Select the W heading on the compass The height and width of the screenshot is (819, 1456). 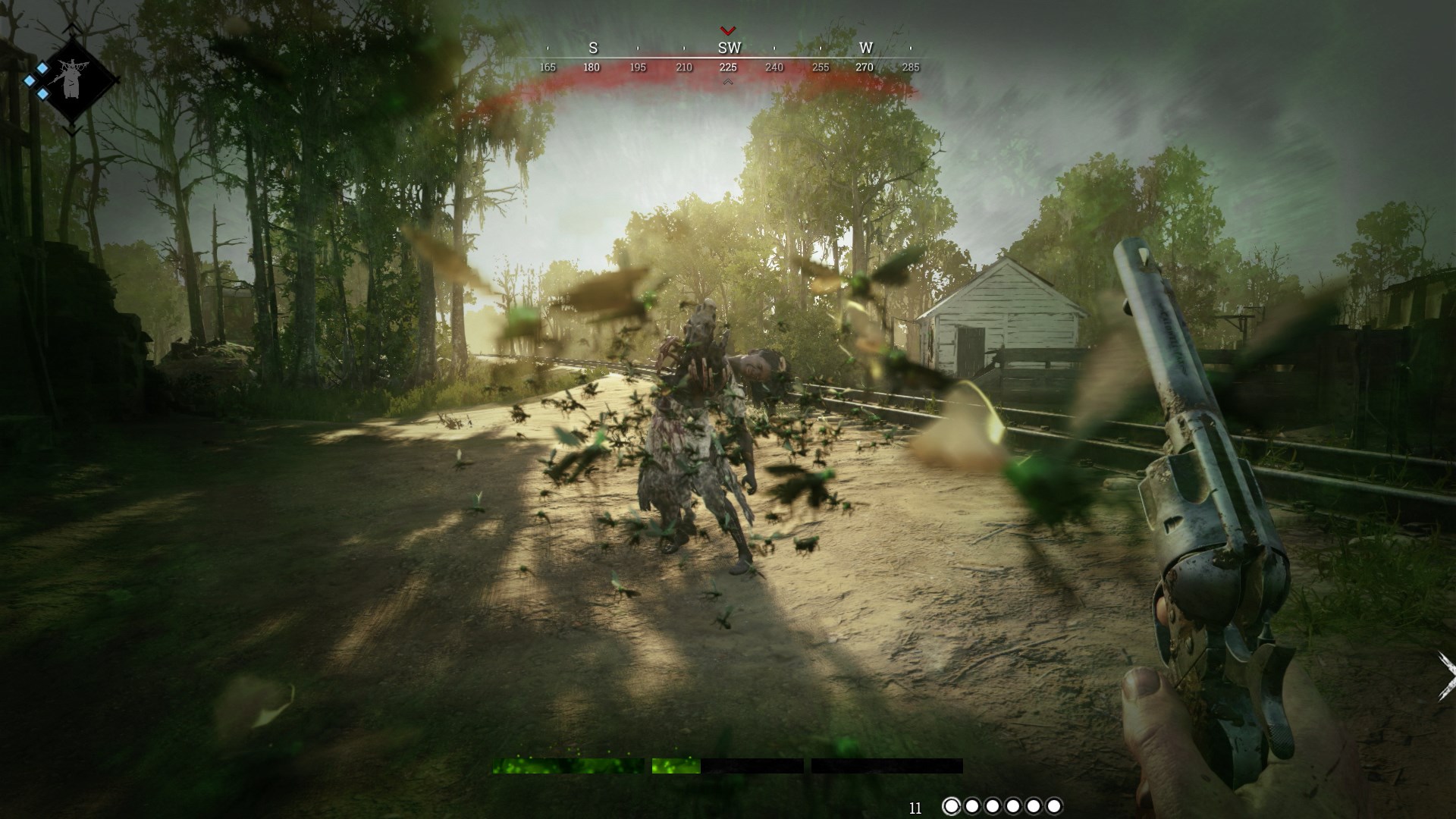865,47
